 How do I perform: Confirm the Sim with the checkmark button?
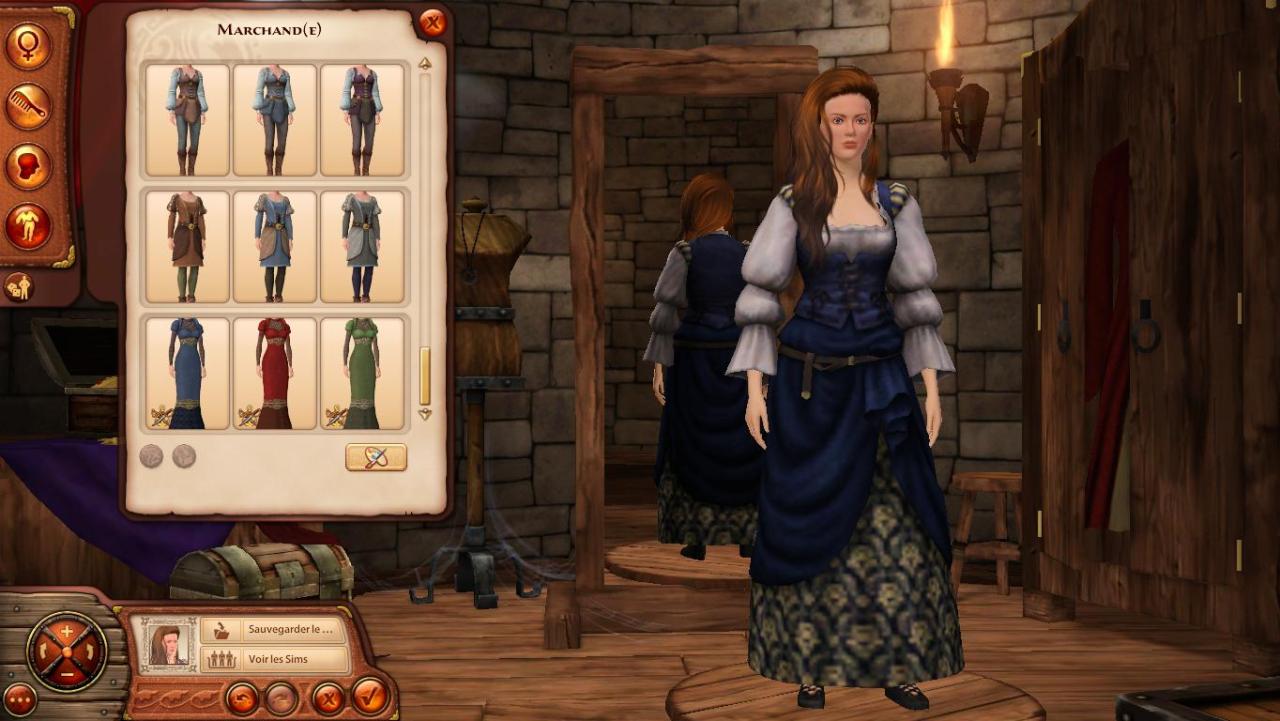coord(370,696)
